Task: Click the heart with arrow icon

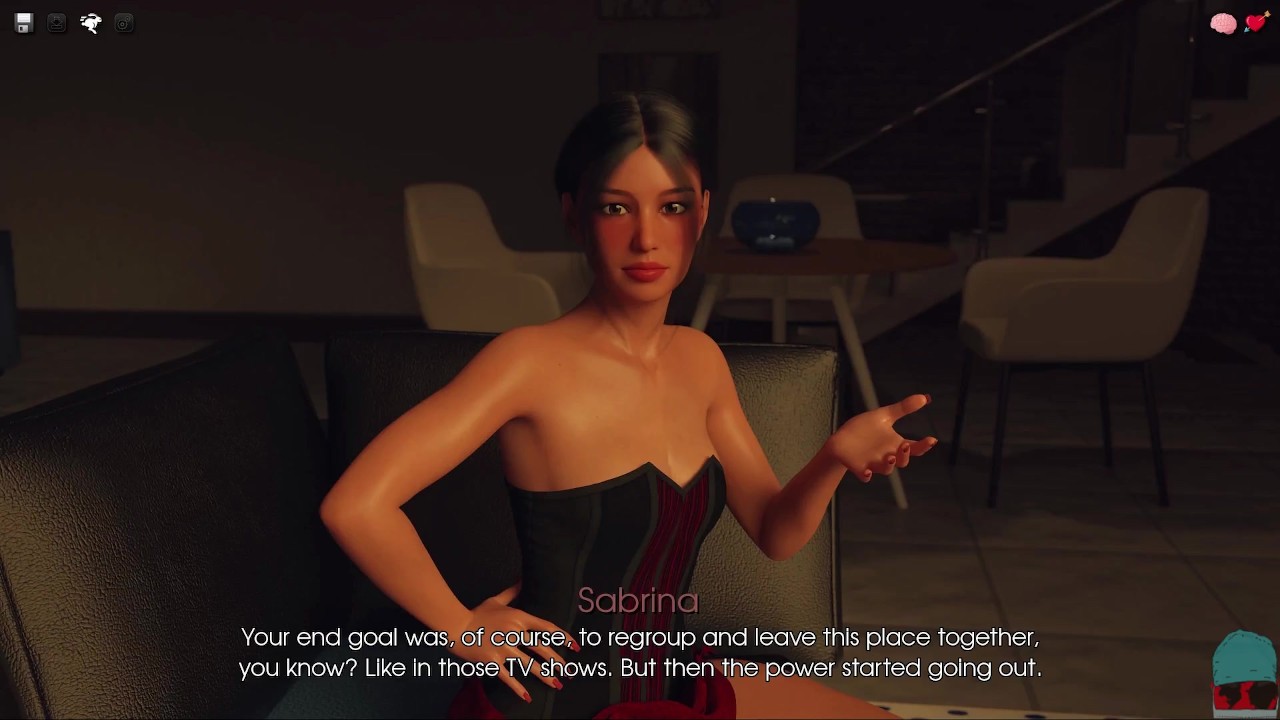Action: pos(1256,22)
